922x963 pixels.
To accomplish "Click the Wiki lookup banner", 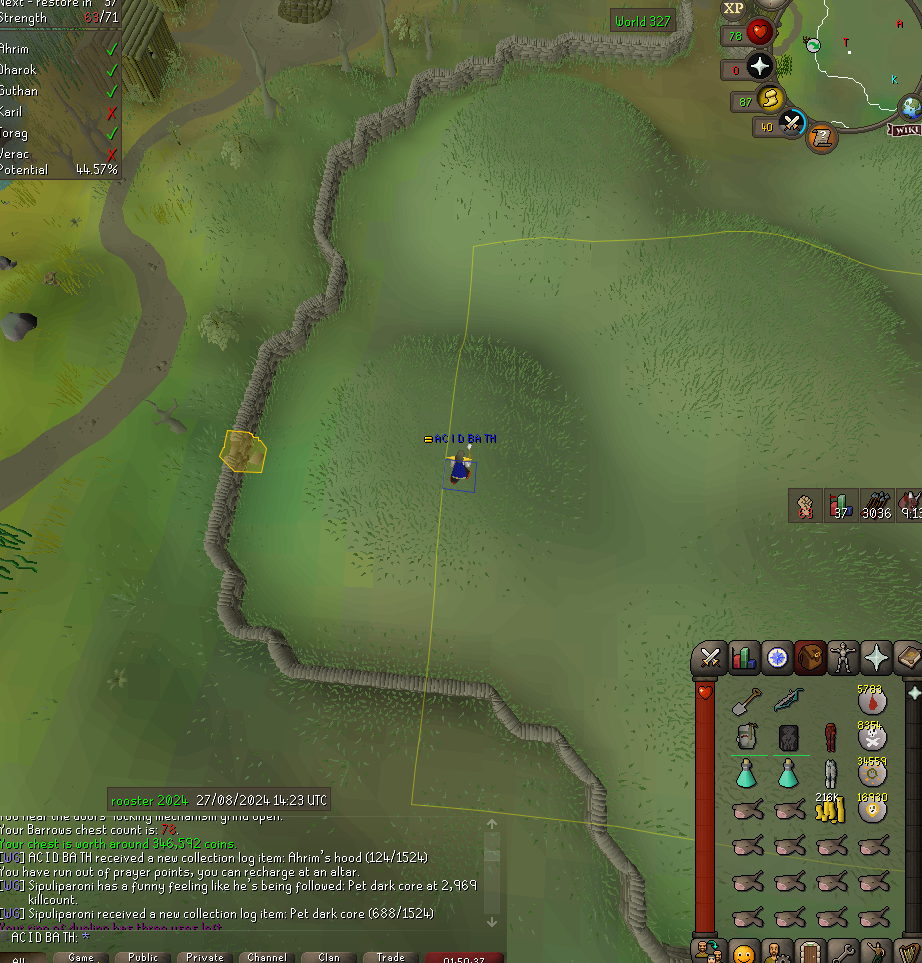I will point(905,129).
